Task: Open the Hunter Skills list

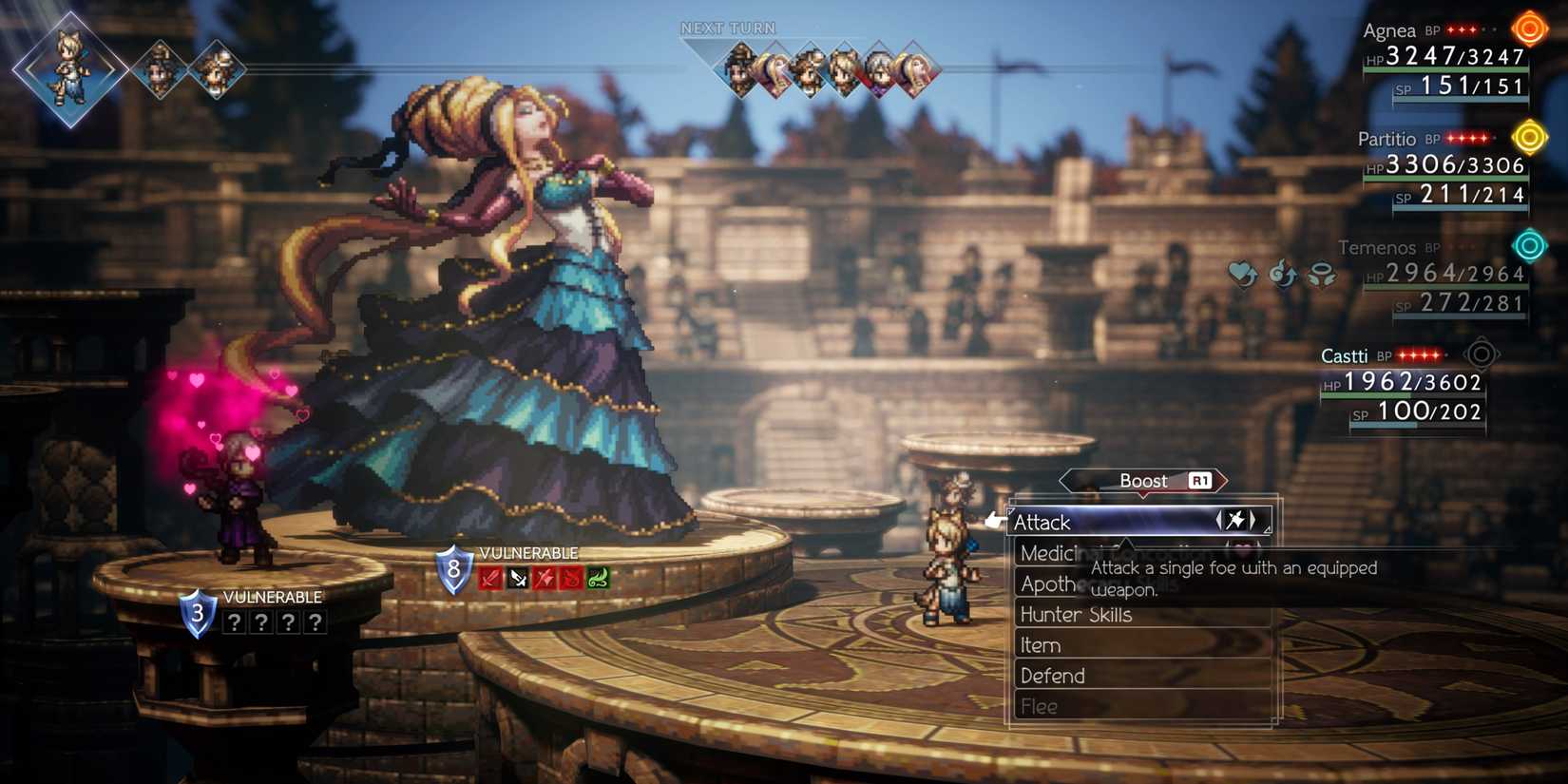Action: (1077, 615)
